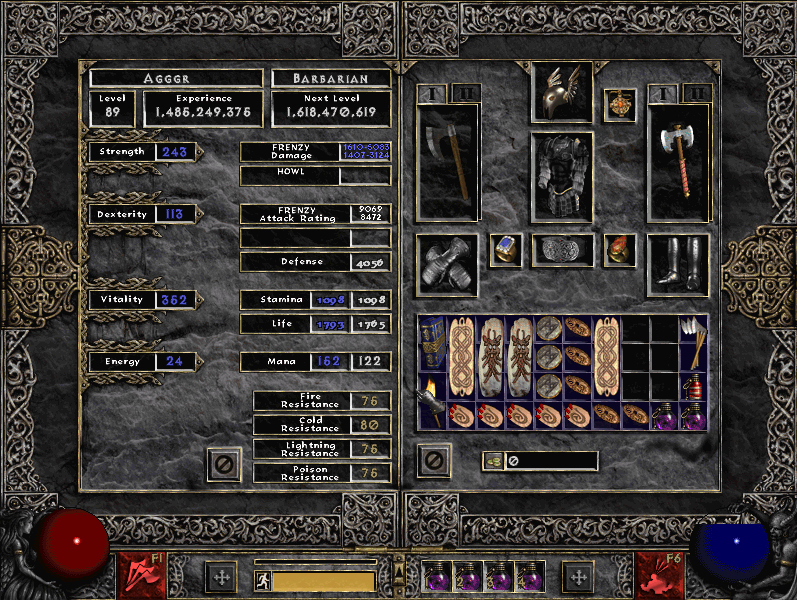
Task: Select the burning torch in inventory
Action: [433, 402]
